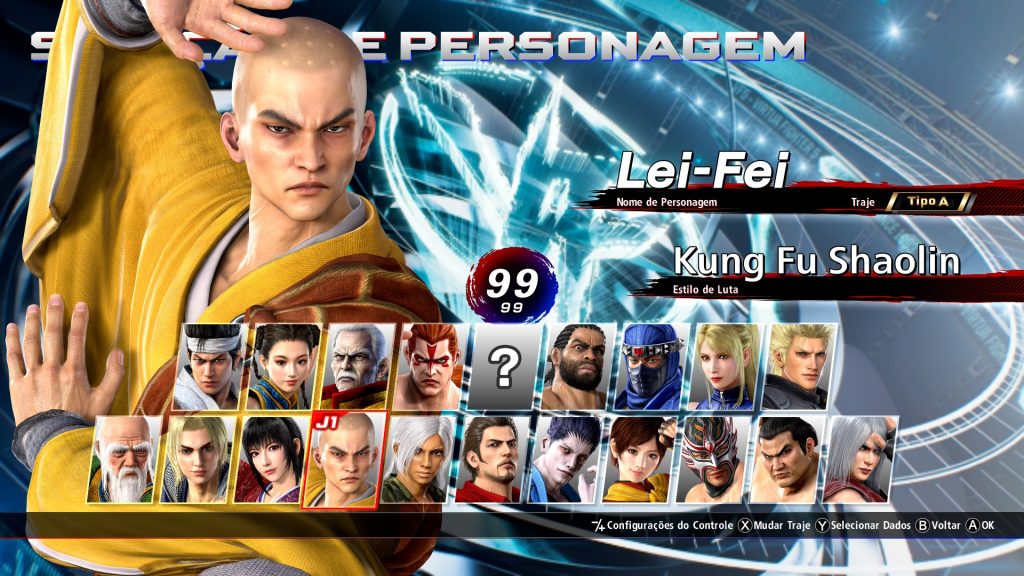Choose Taka-Arashi, the sumo wrestler portrait
The height and width of the screenshot is (576, 1024).
pos(786,460)
